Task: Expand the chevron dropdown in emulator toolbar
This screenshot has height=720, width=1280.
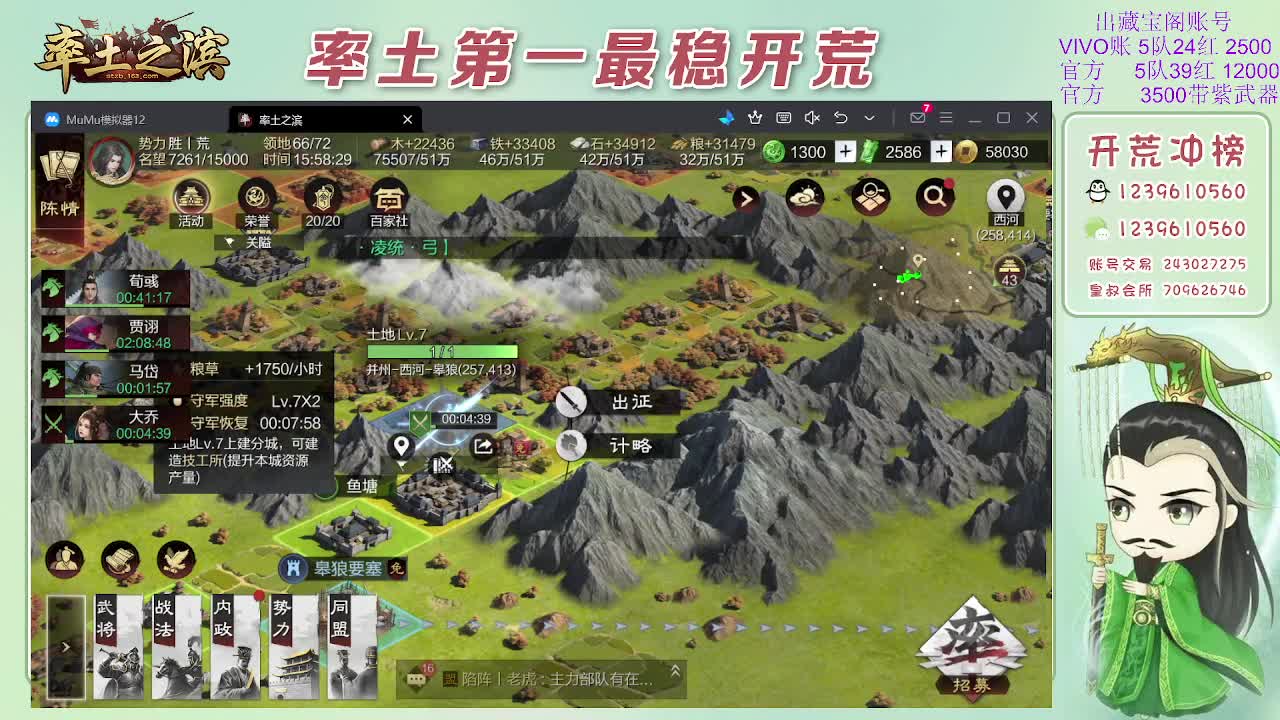Action: [868, 118]
